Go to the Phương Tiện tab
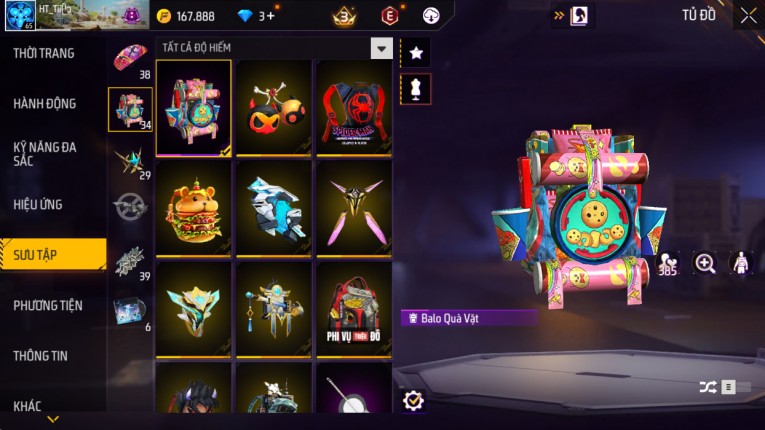Screen dimensions: 765x430 coord(48,305)
